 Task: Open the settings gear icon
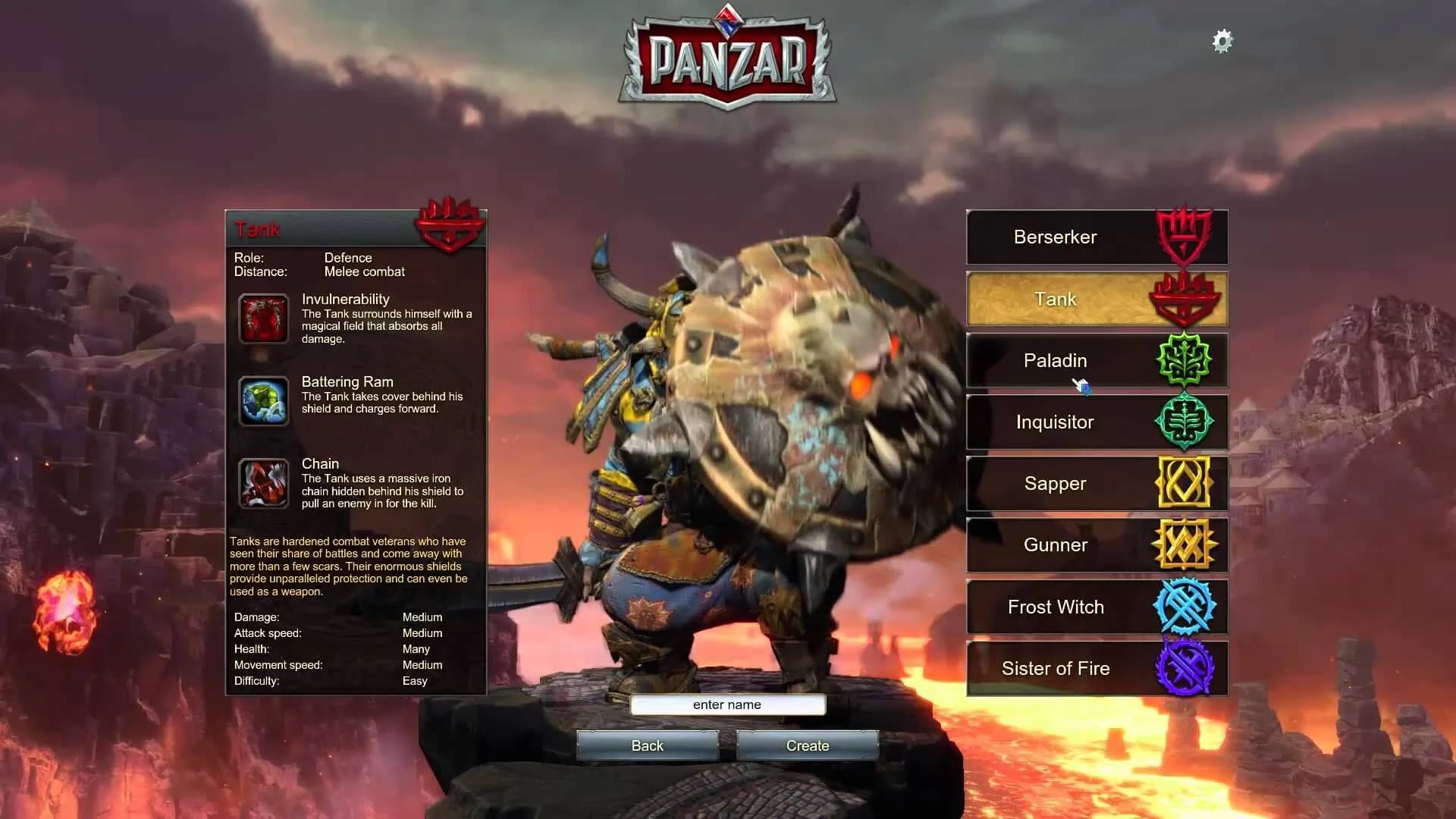[1222, 41]
